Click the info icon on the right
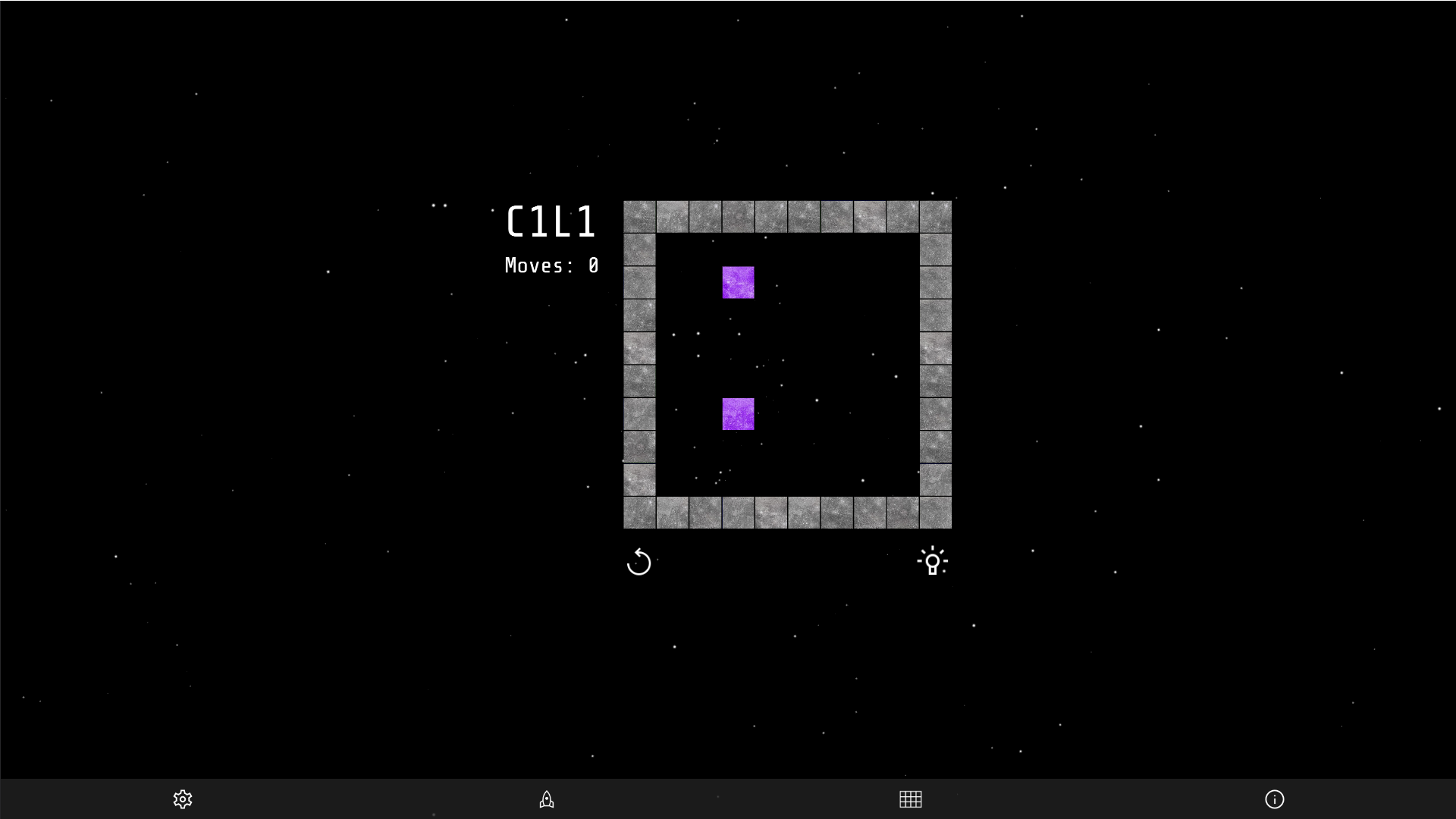This screenshot has width=1456, height=819. click(x=1276, y=799)
